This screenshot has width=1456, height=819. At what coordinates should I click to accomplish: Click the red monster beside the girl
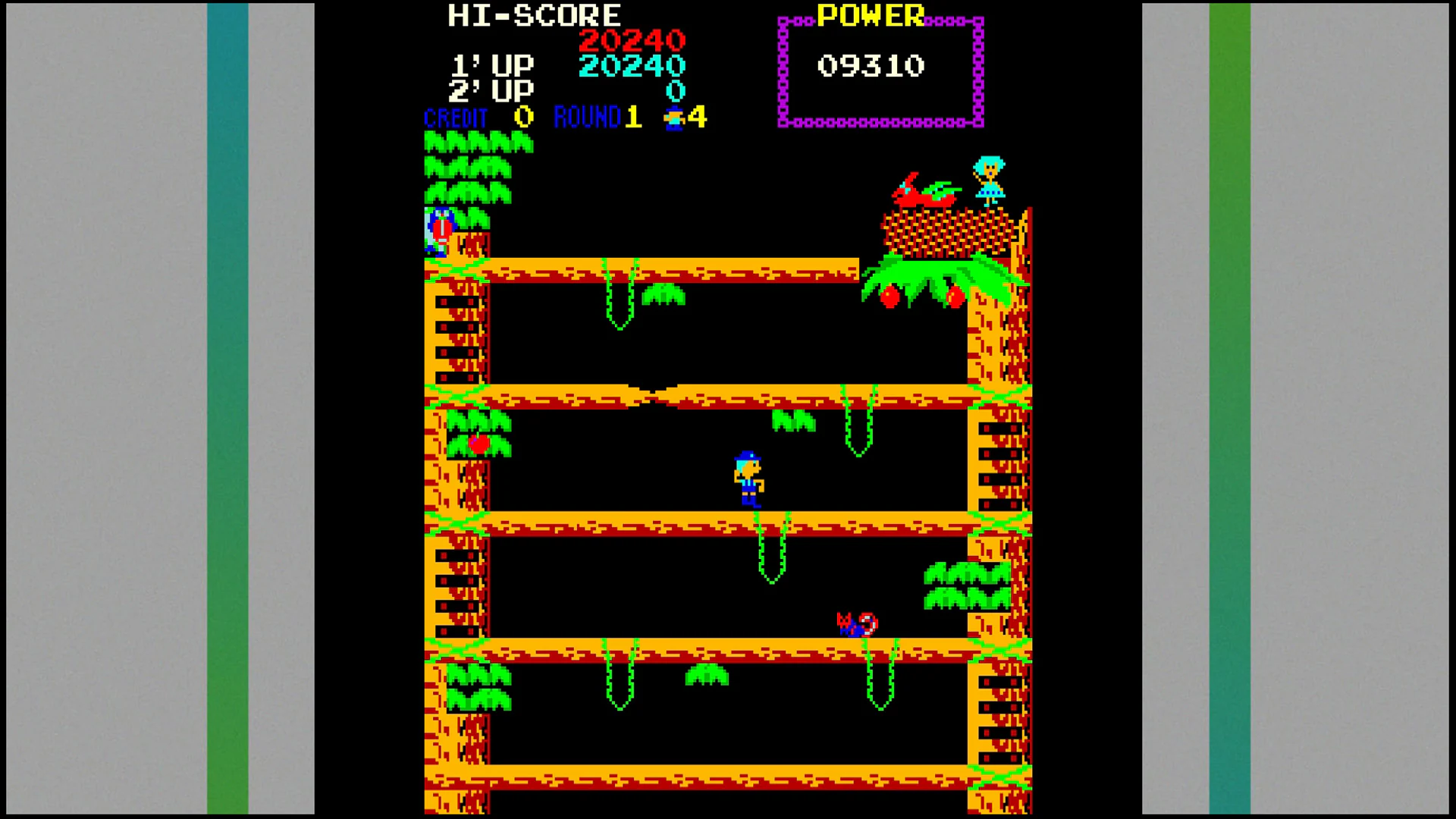coord(921,193)
